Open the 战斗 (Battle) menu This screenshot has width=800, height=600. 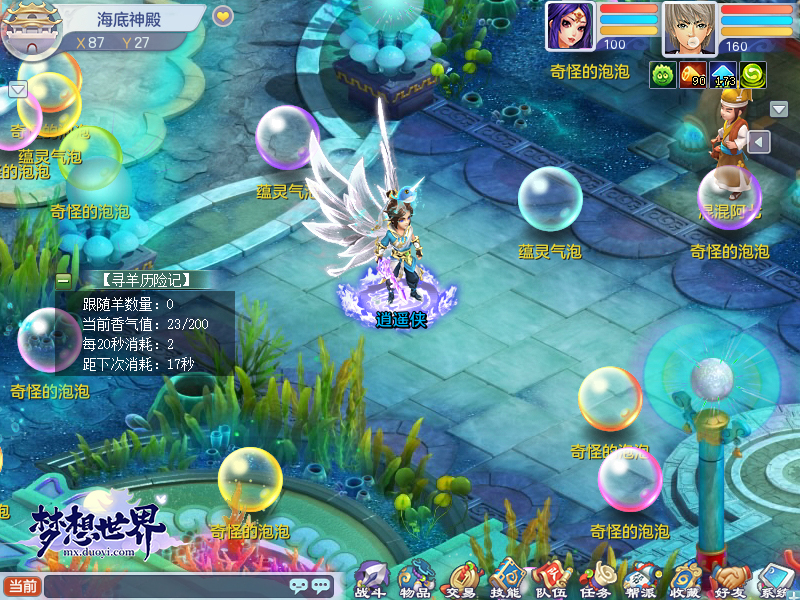pos(369,578)
